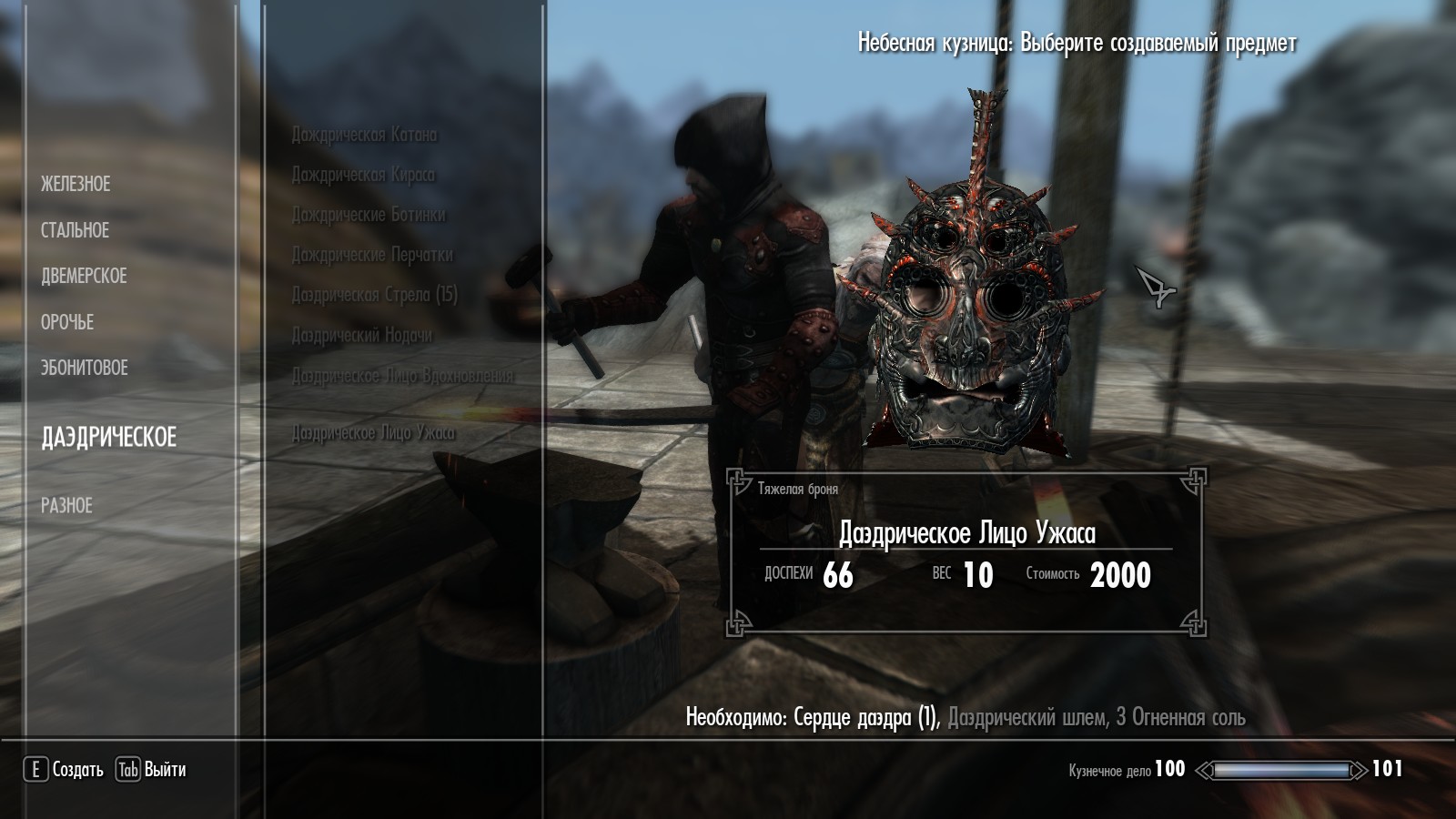Click the Создать craft button

[x=64, y=770]
